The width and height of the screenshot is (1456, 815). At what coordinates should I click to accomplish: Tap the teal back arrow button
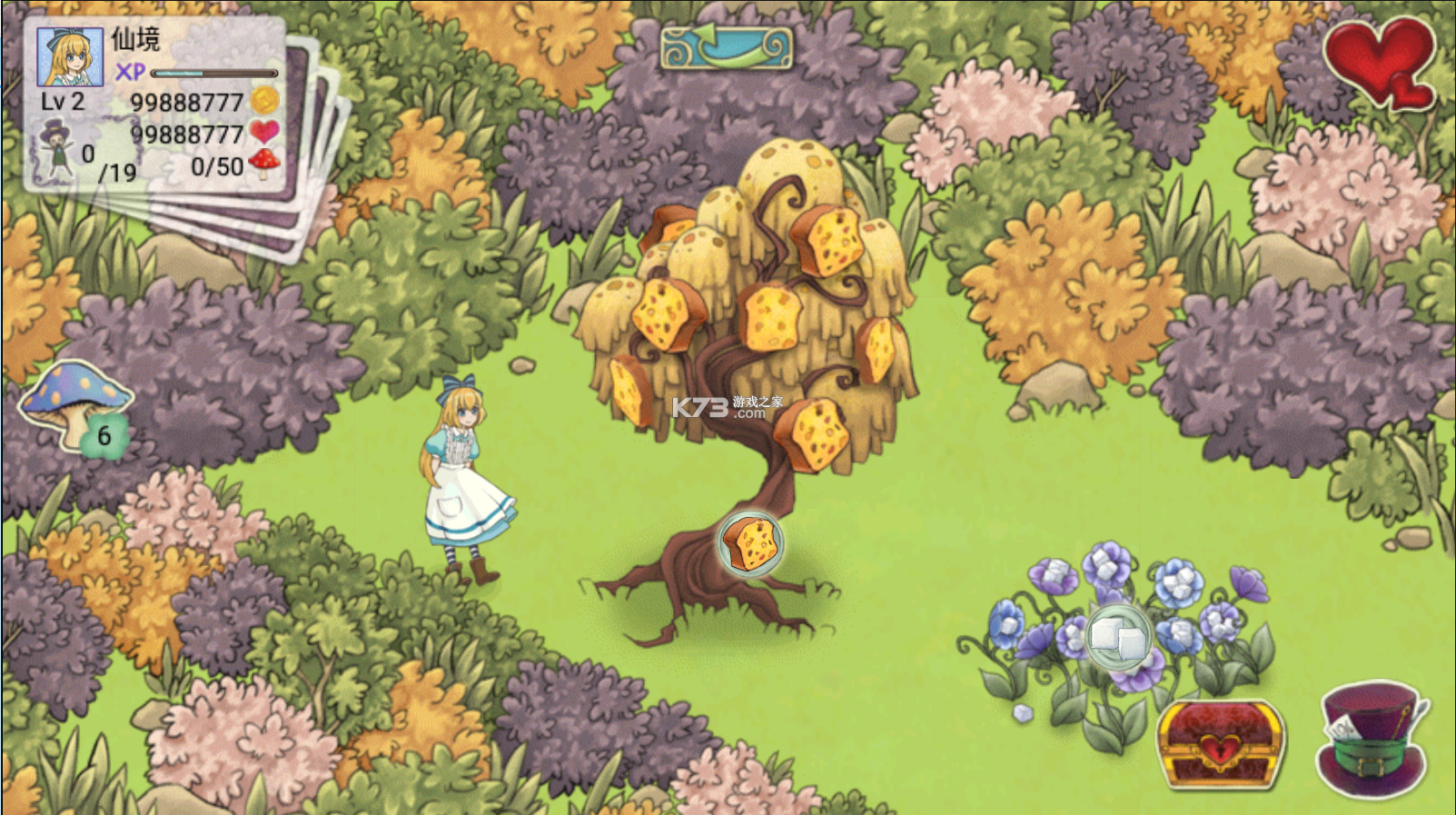[x=727, y=48]
